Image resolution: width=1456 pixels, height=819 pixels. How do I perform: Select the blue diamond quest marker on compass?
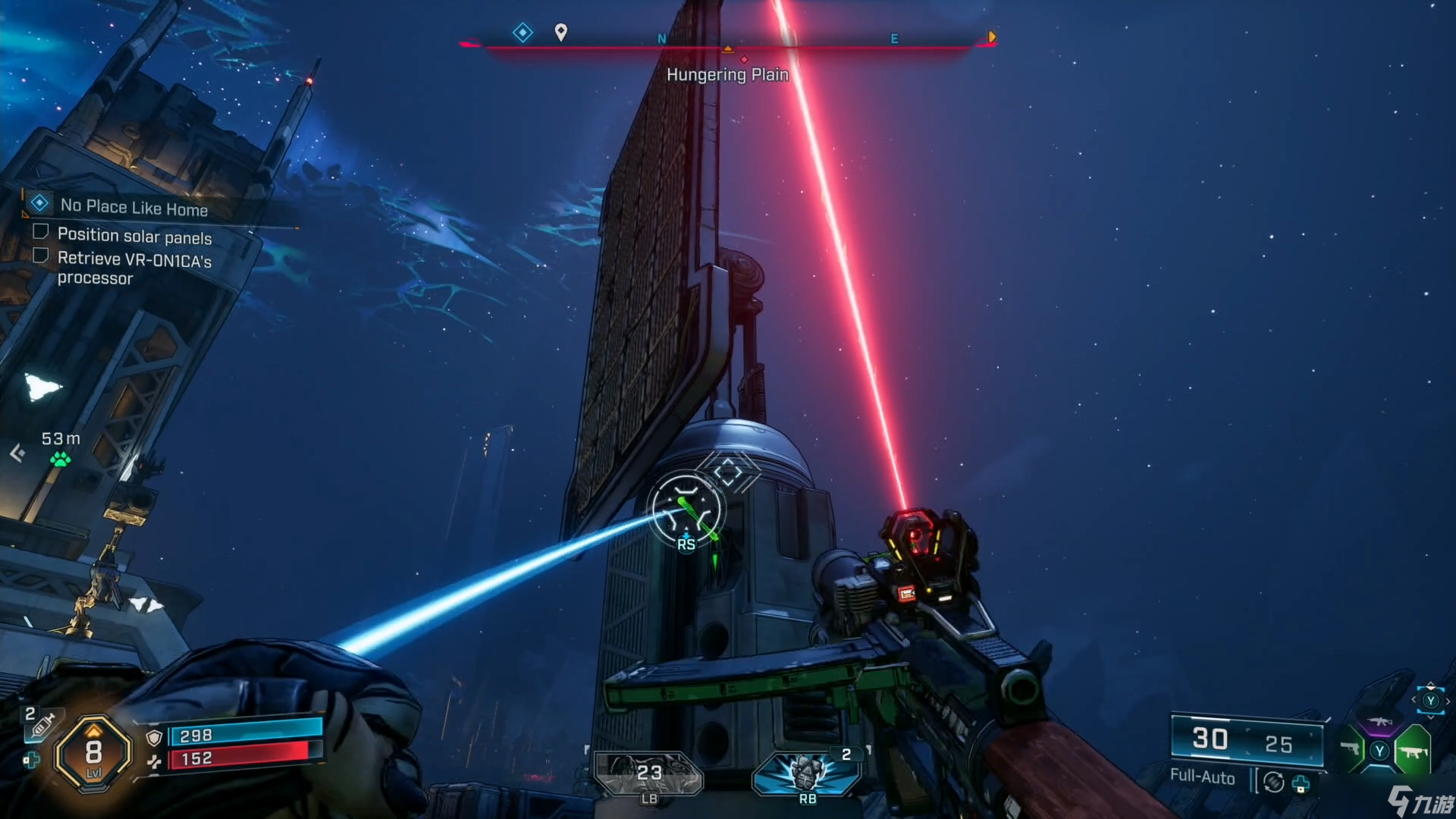(522, 33)
